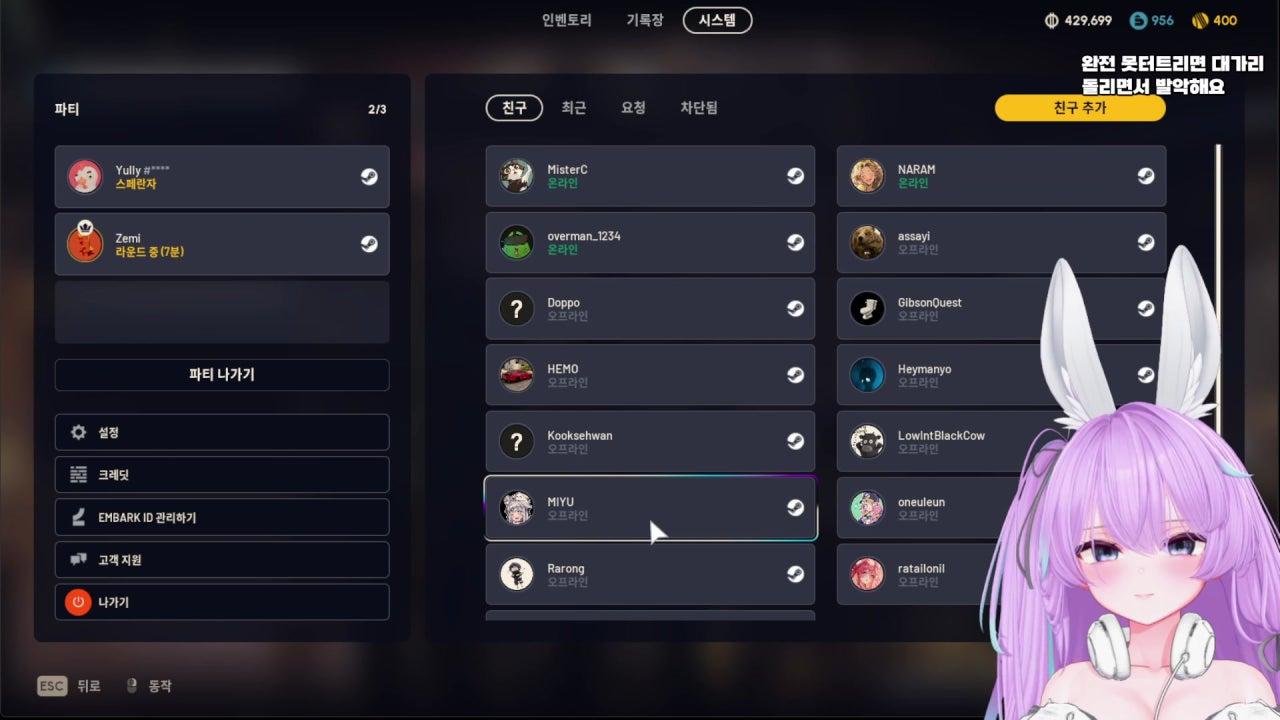This screenshot has height=720, width=1280.
Task: Click the Steam icon next to Yully
Action: tap(368, 176)
